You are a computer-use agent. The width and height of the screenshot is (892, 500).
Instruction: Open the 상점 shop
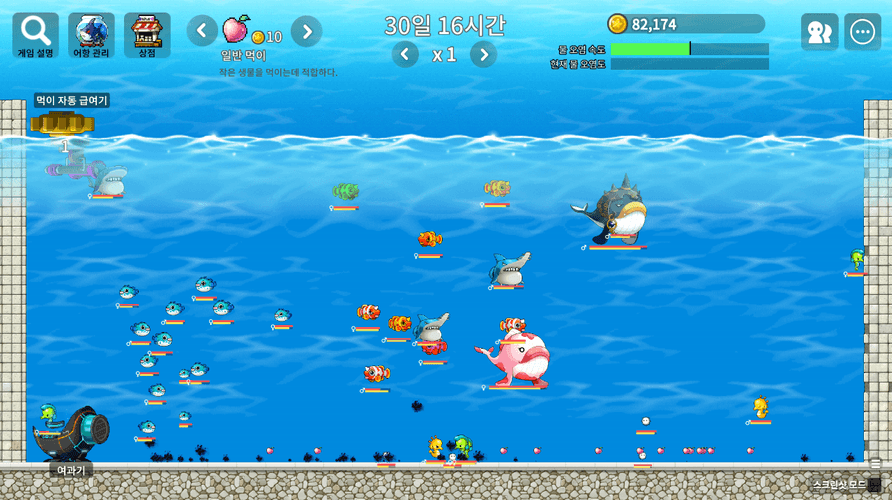(147, 35)
